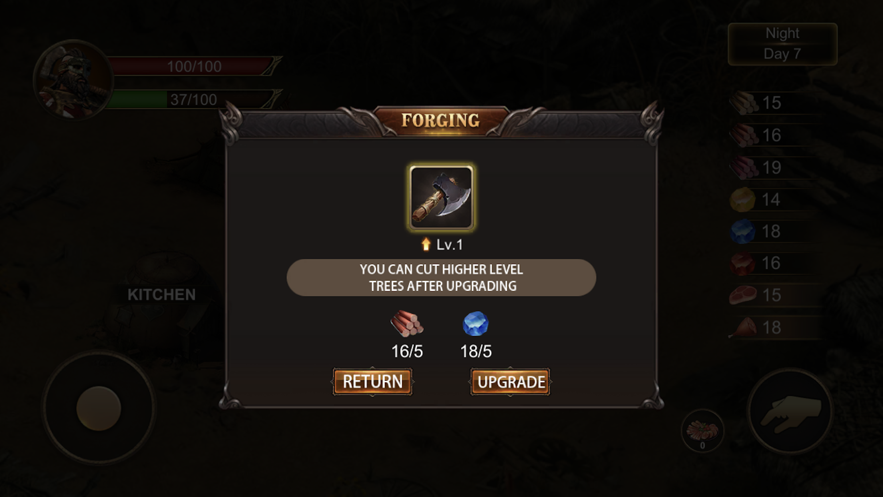Click the player character portrait
The image size is (883, 497).
tap(73, 80)
